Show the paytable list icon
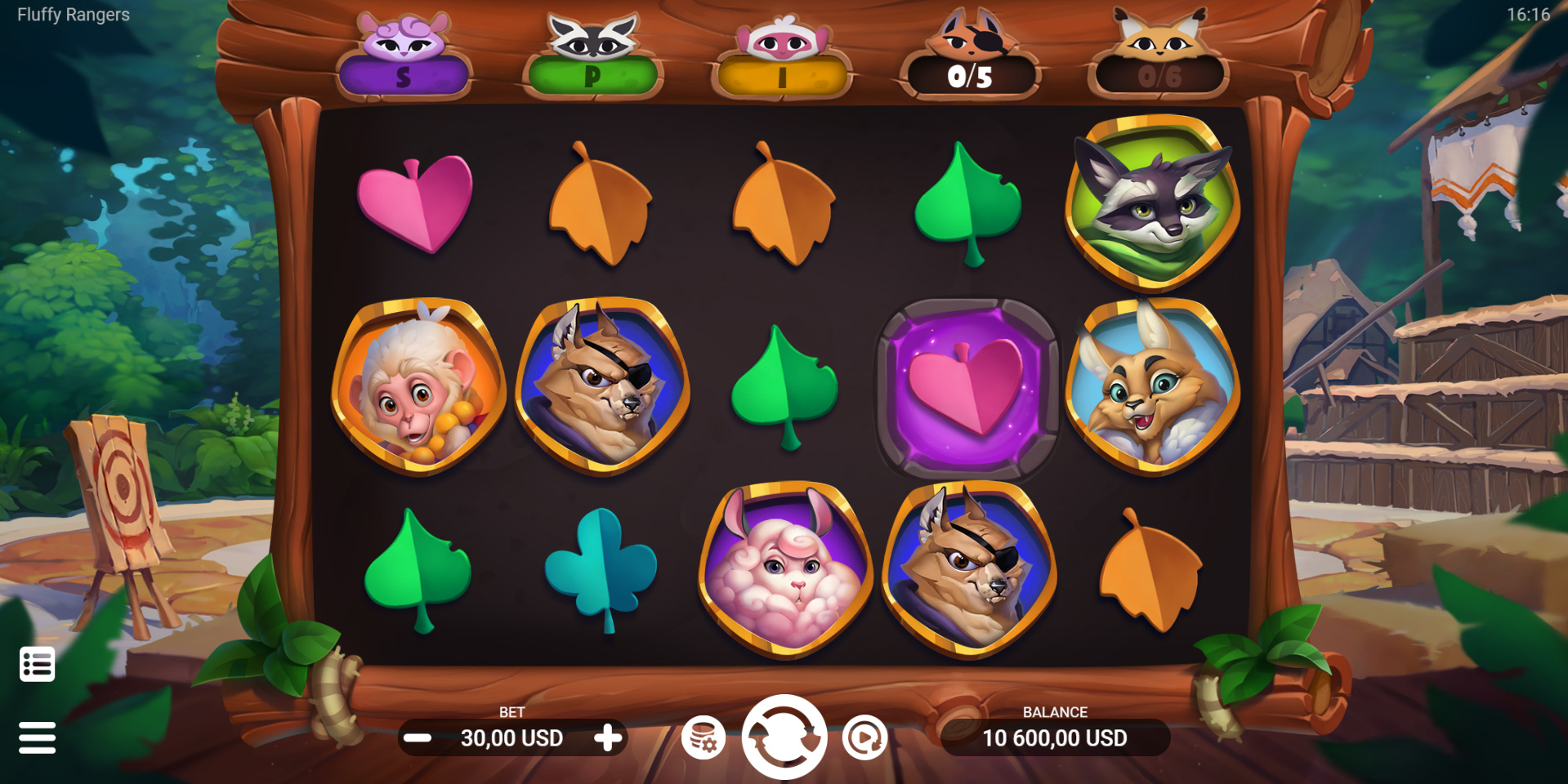The image size is (1568, 784). coord(38,664)
